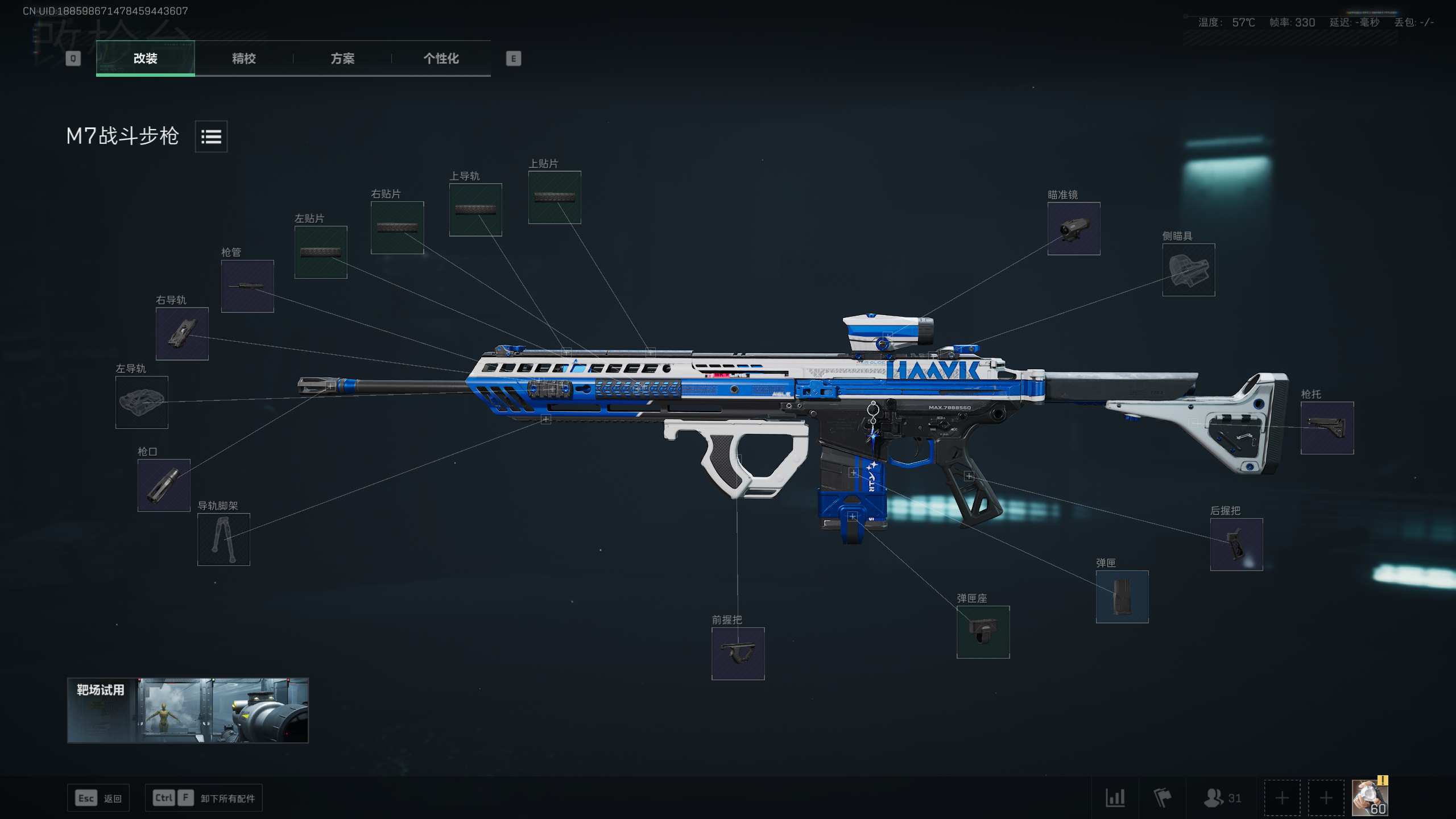Click the 返回 back button
1456x819 pixels.
pos(98,798)
